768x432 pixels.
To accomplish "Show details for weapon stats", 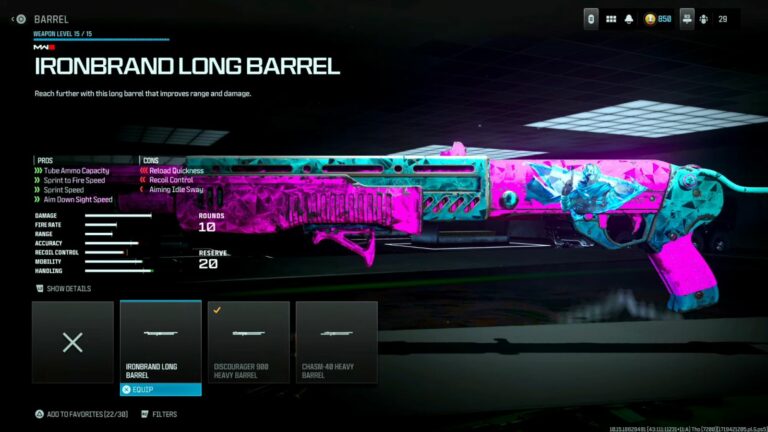I will coord(64,288).
